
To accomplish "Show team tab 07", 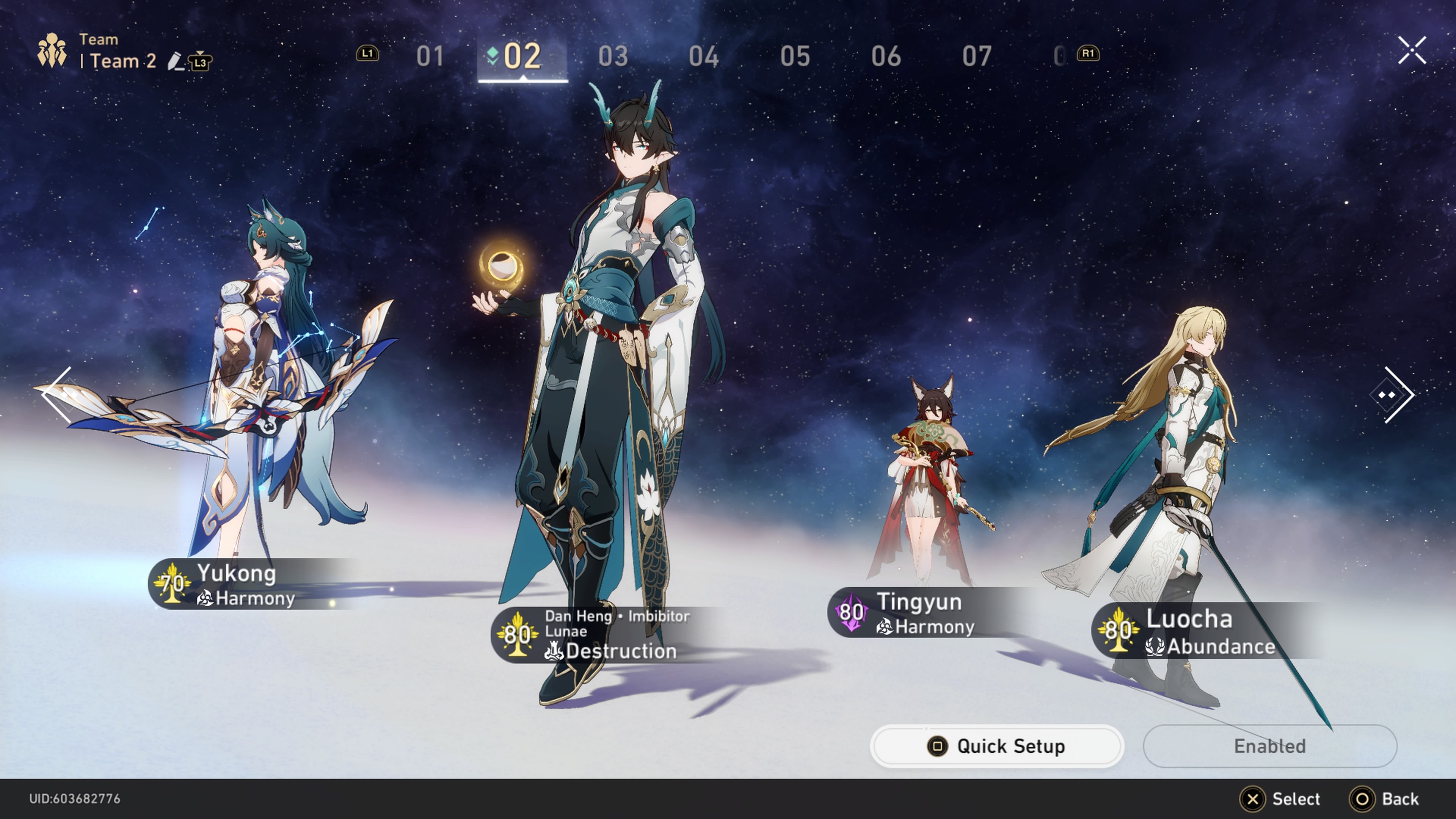I will tap(977, 56).
